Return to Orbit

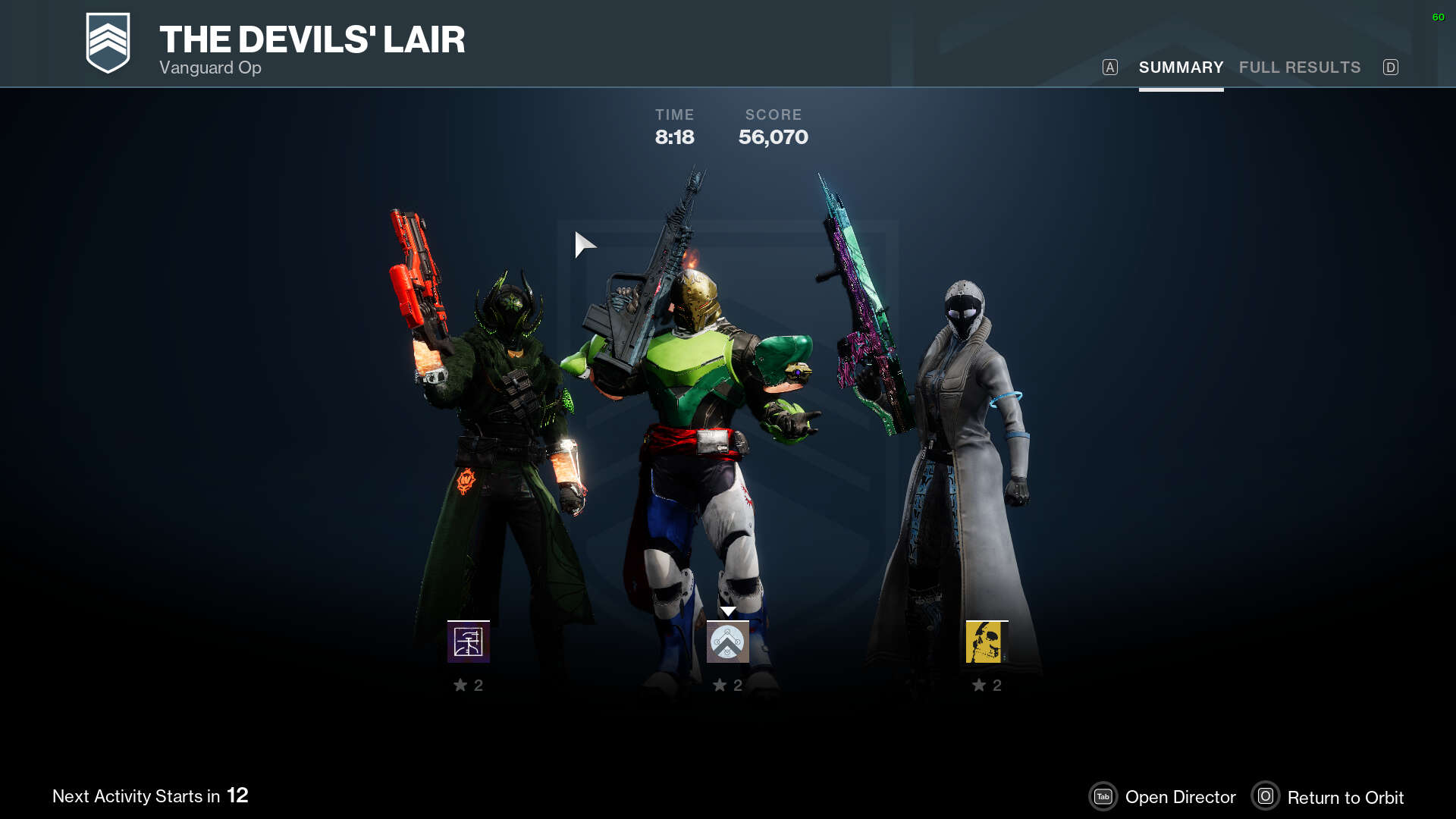point(1346,797)
